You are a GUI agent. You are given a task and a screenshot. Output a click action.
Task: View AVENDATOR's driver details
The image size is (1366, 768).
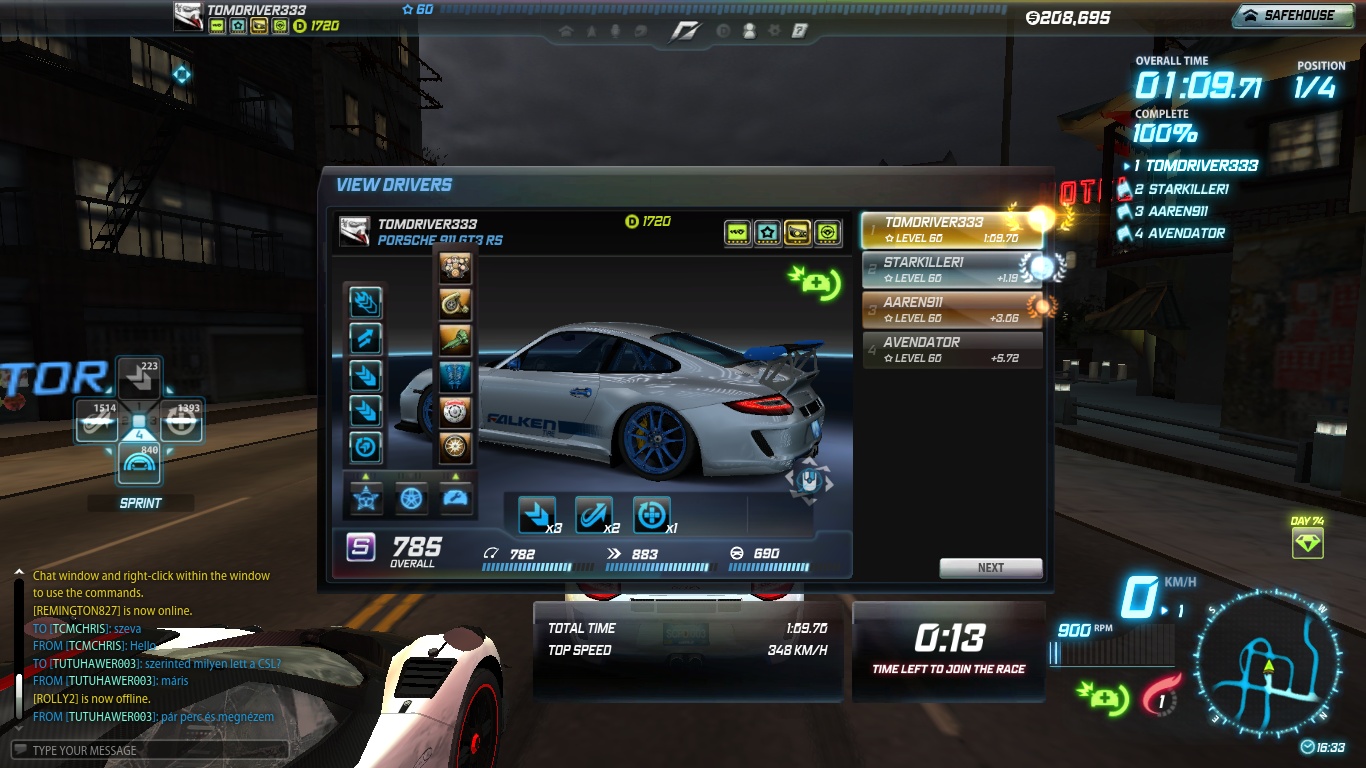[x=951, y=350]
